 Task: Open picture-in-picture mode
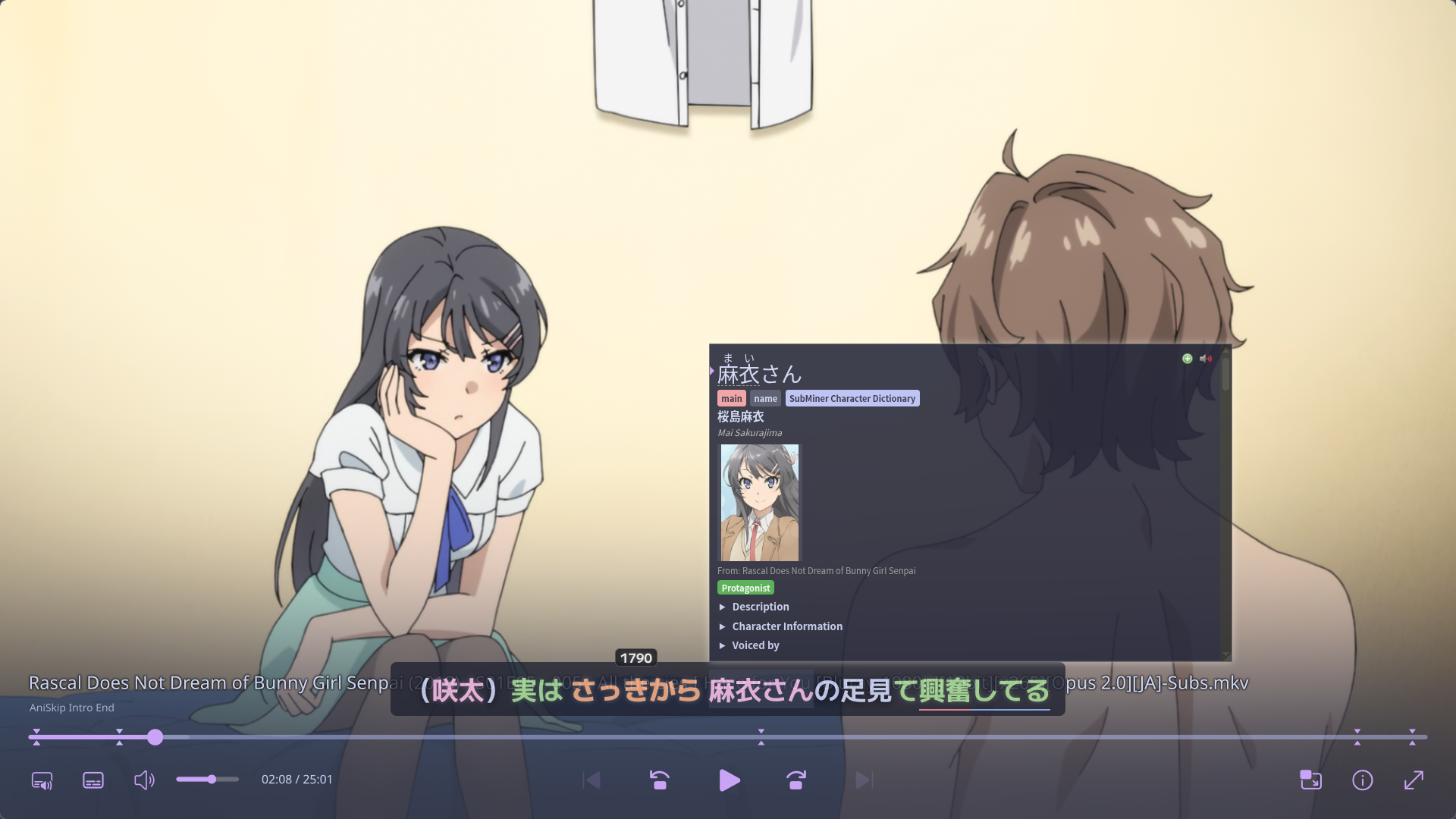pos(1310,780)
